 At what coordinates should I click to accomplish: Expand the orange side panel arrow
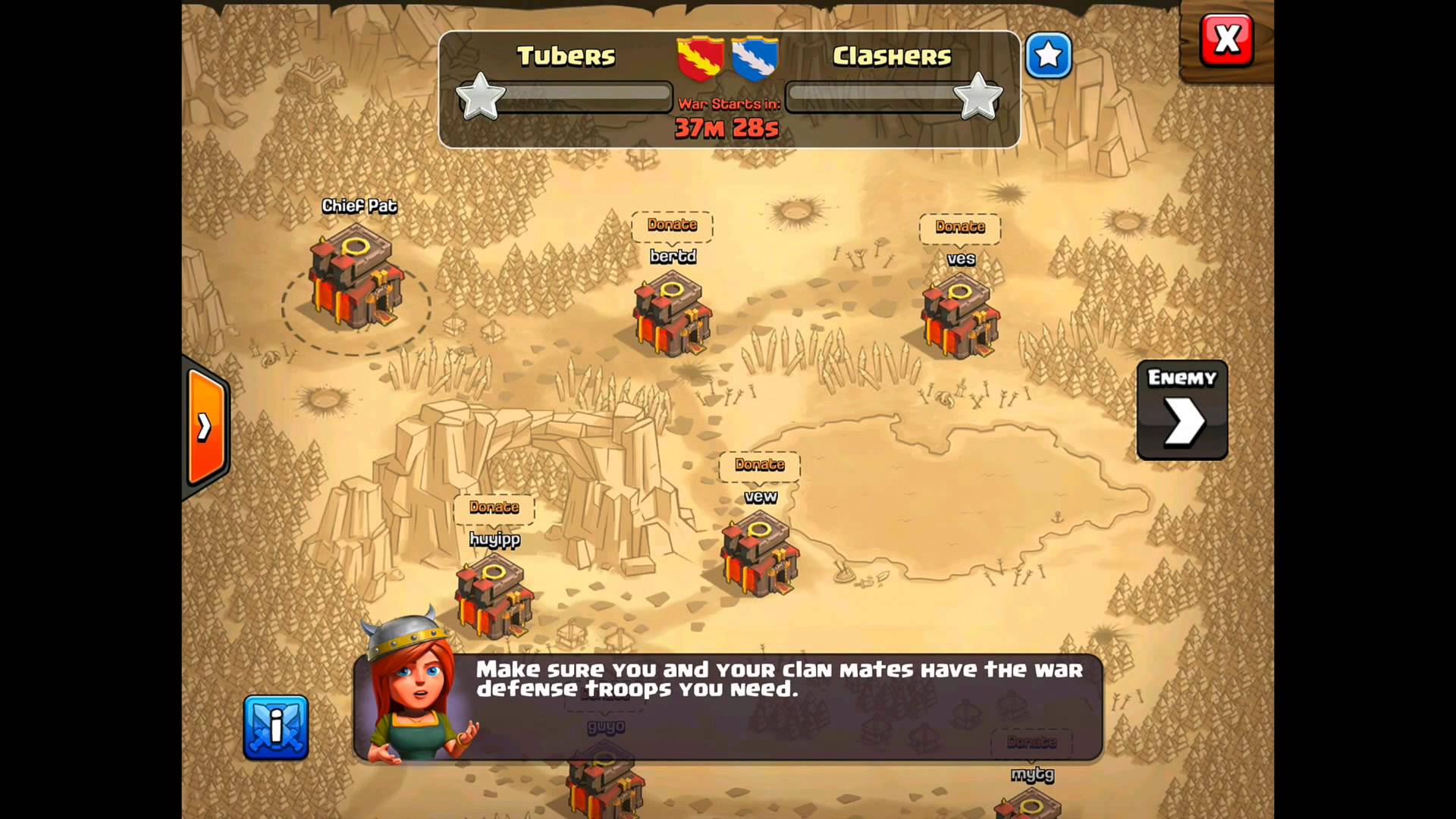click(206, 427)
